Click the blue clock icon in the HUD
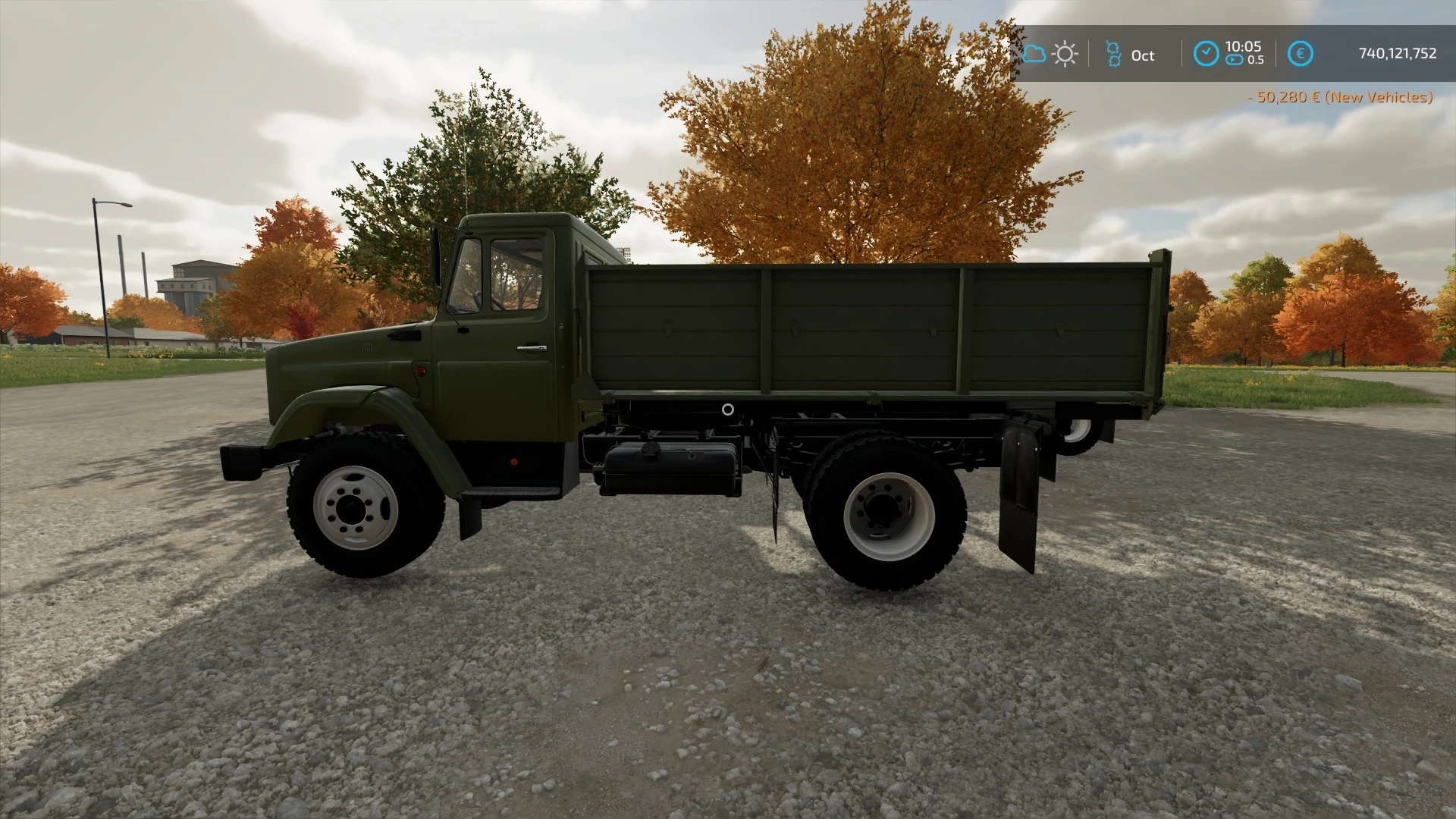This screenshot has height=819, width=1456. click(1206, 54)
